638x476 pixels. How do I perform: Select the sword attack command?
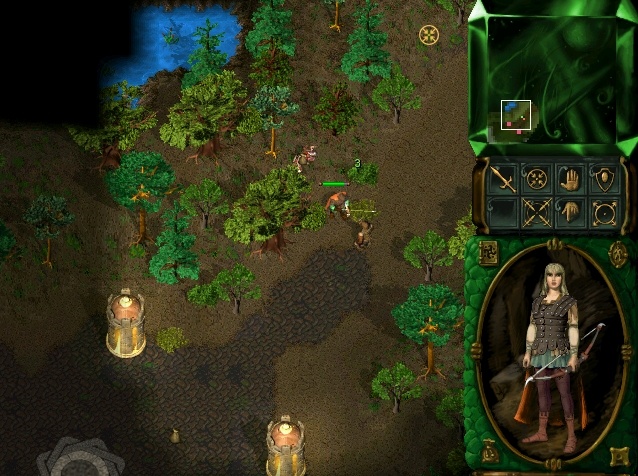(503, 179)
